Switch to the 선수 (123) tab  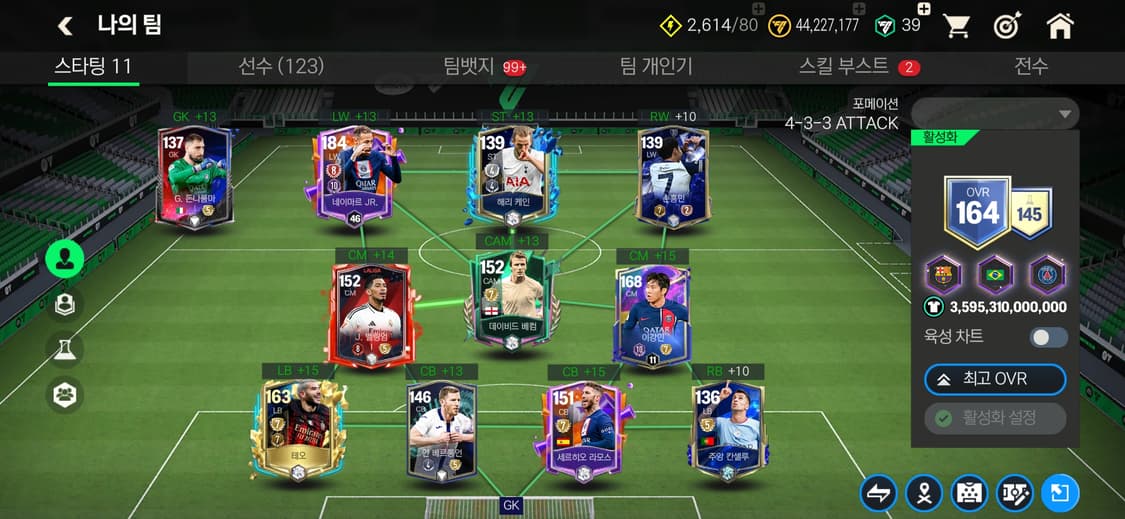(281, 66)
